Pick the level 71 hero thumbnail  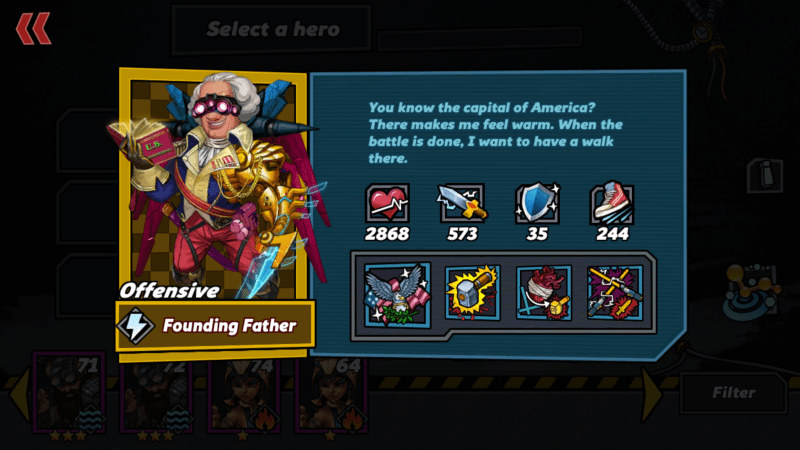point(70,393)
